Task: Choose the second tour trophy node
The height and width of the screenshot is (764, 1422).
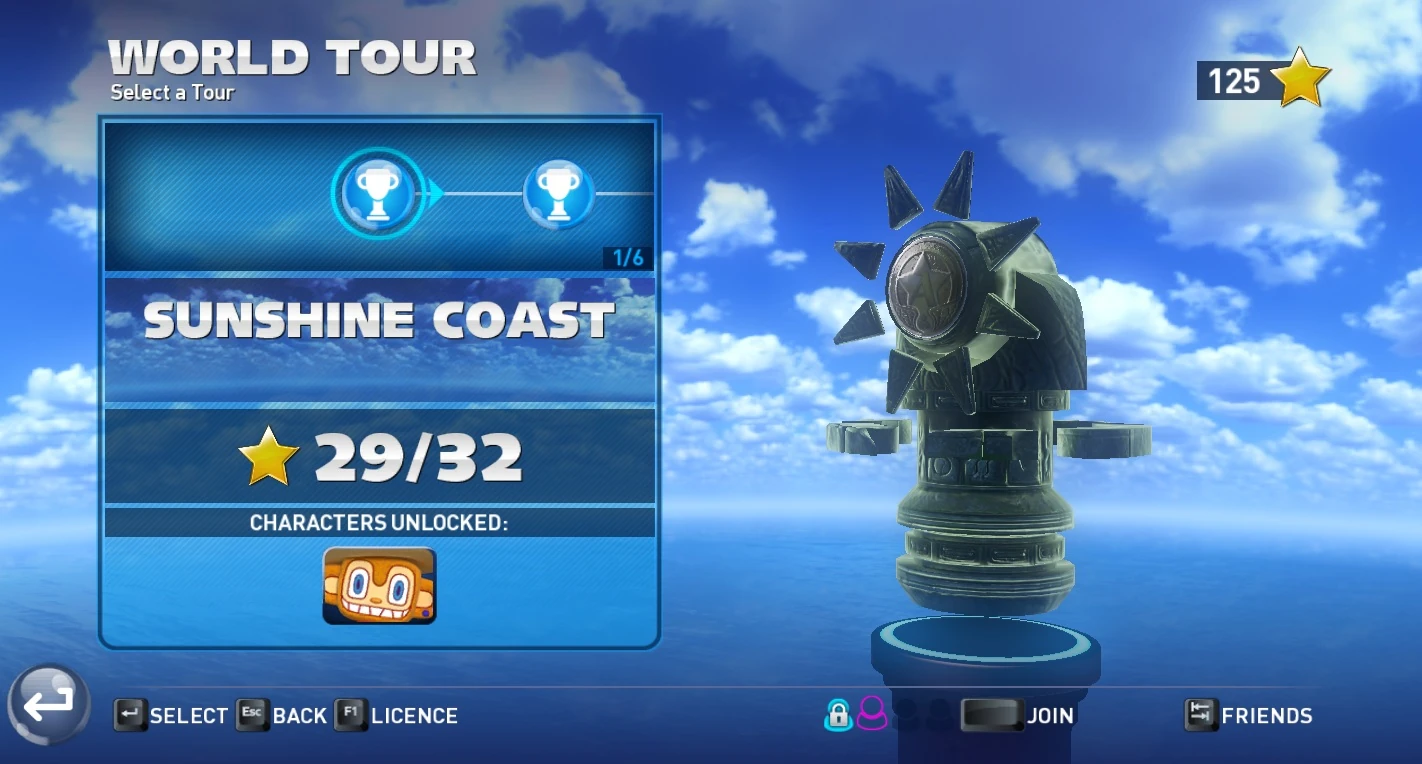Action: pos(558,193)
